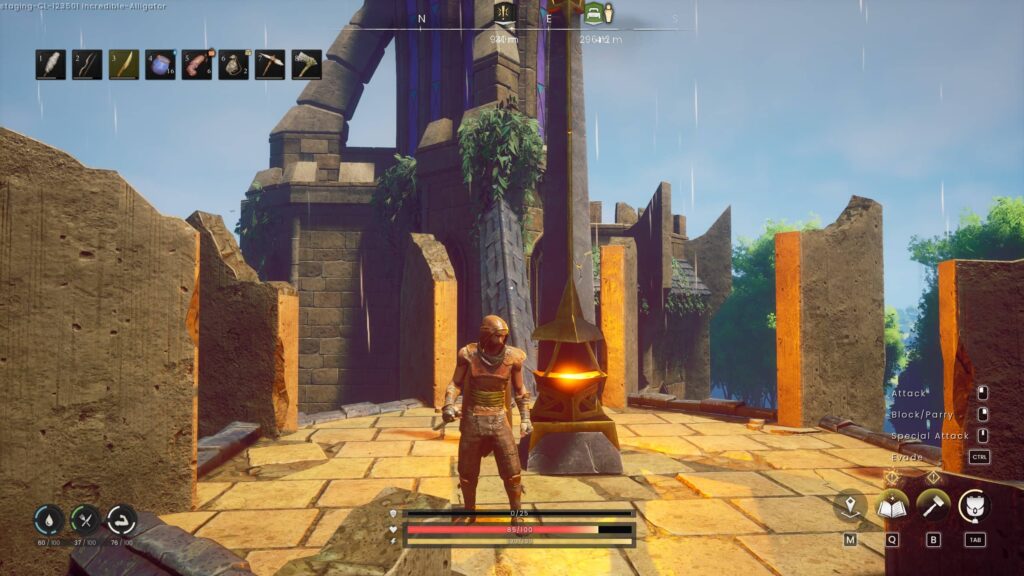Click the fork and knife hunger icon

click(85, 519)
